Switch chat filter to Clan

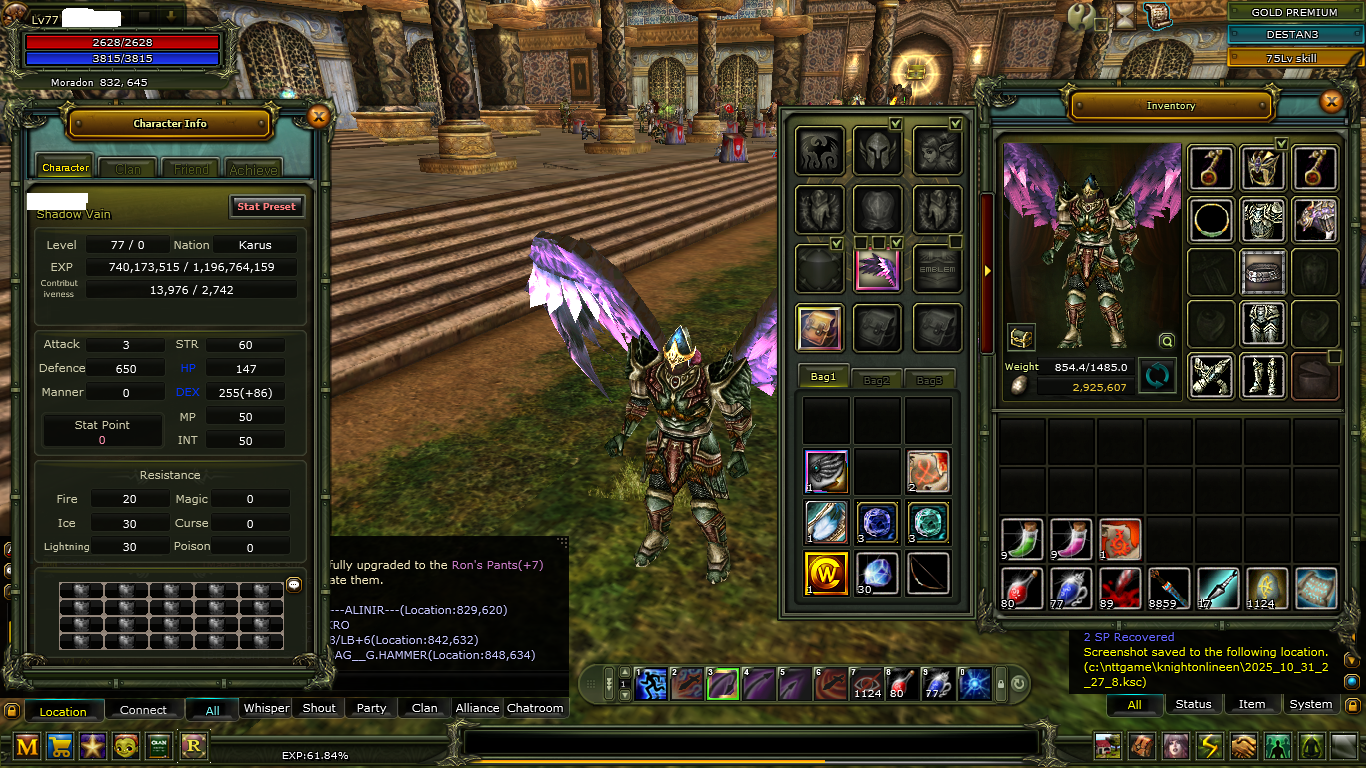tap(425, 708)
